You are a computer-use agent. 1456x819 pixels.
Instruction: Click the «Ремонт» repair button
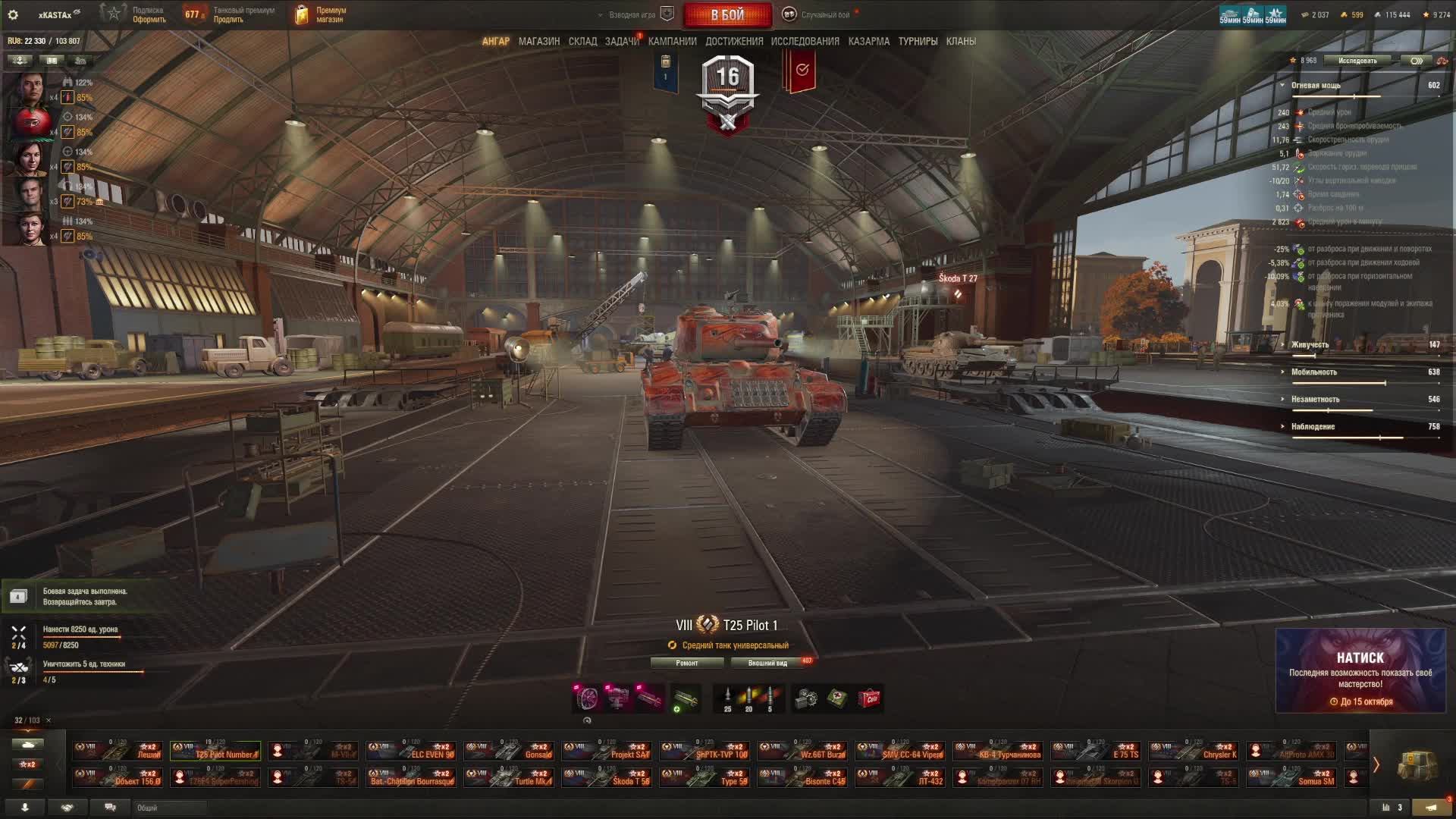tap(687, 663)
